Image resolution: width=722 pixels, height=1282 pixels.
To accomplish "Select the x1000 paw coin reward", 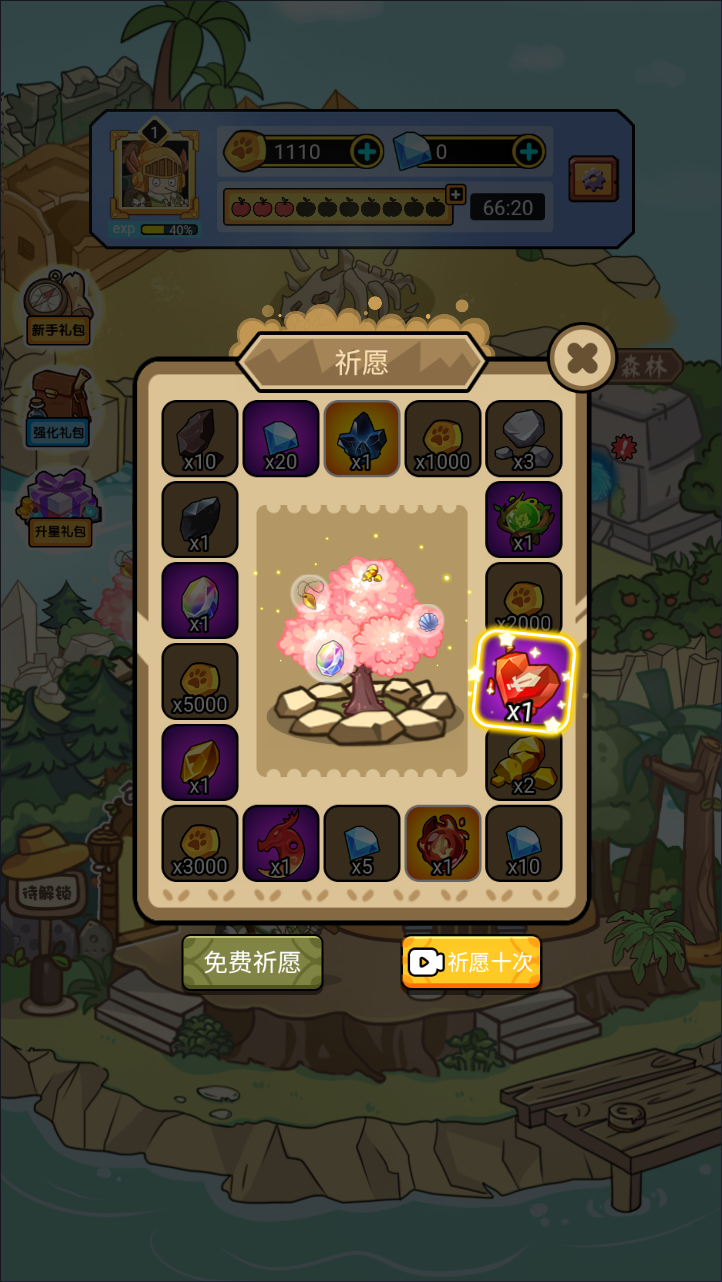I will [443, 438].
